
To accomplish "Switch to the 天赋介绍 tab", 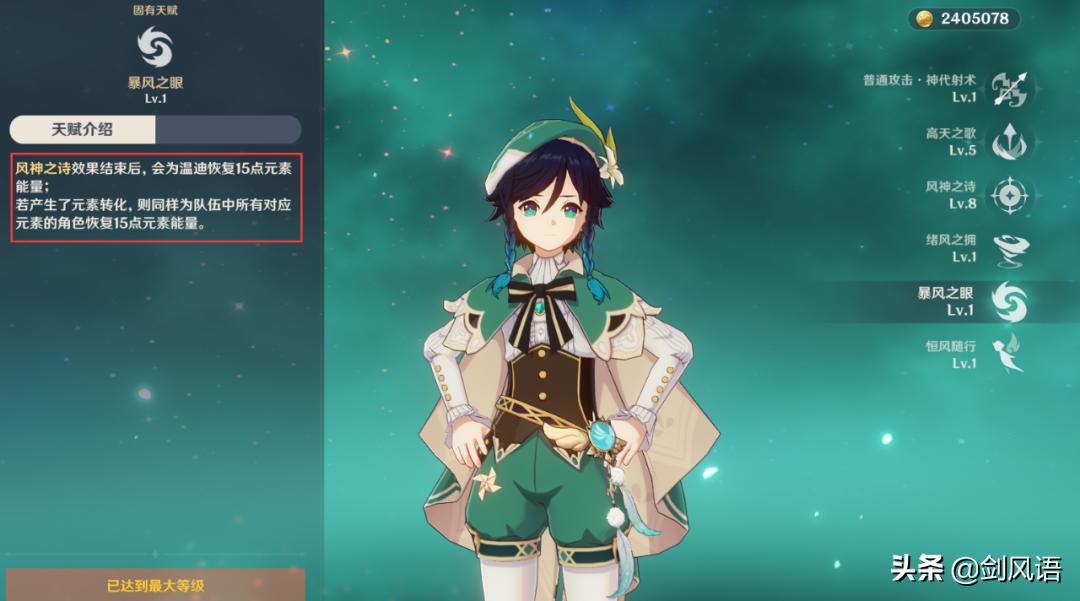I will click(83, 130).
